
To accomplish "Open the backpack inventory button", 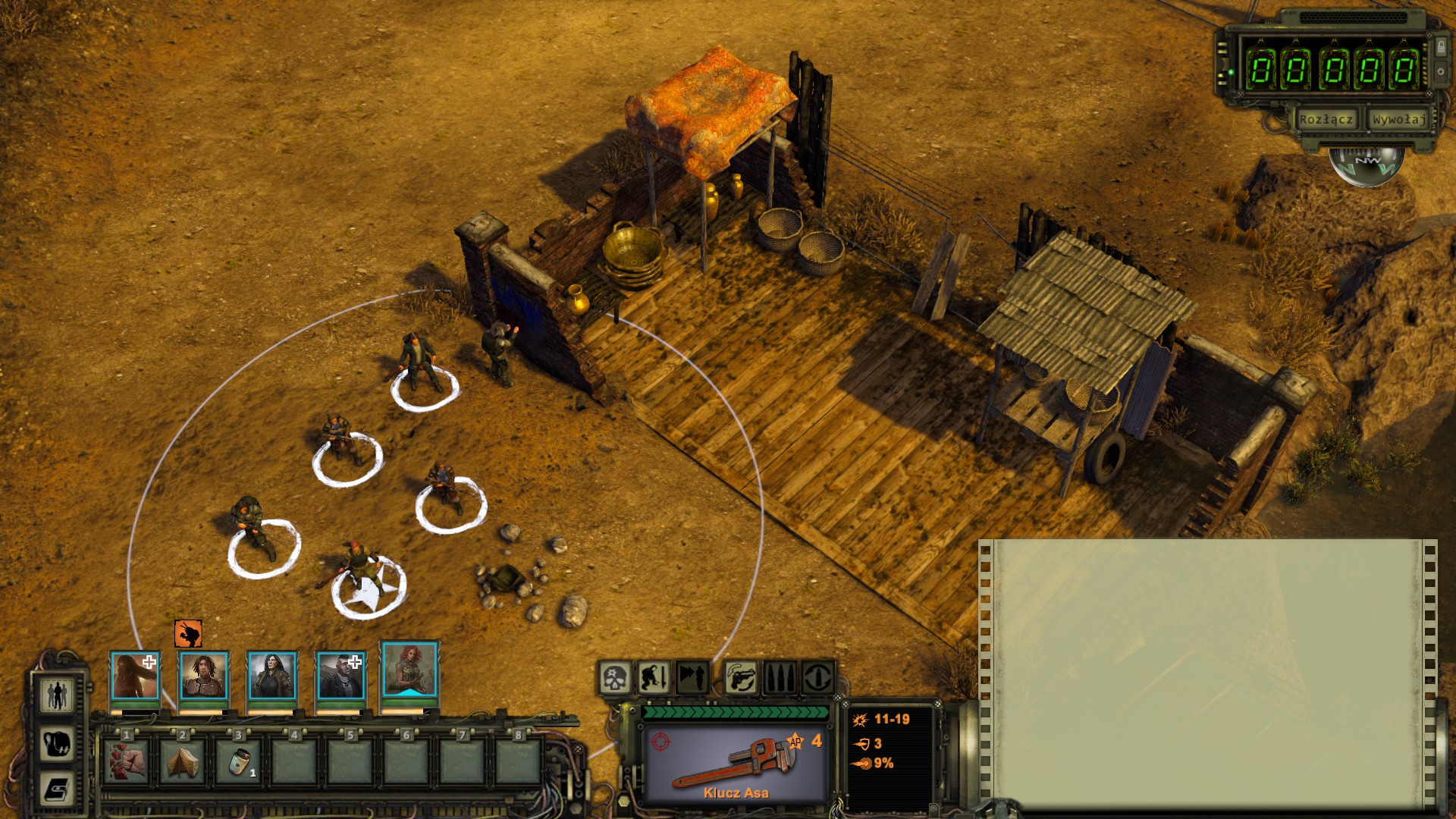I will point(57,743).
